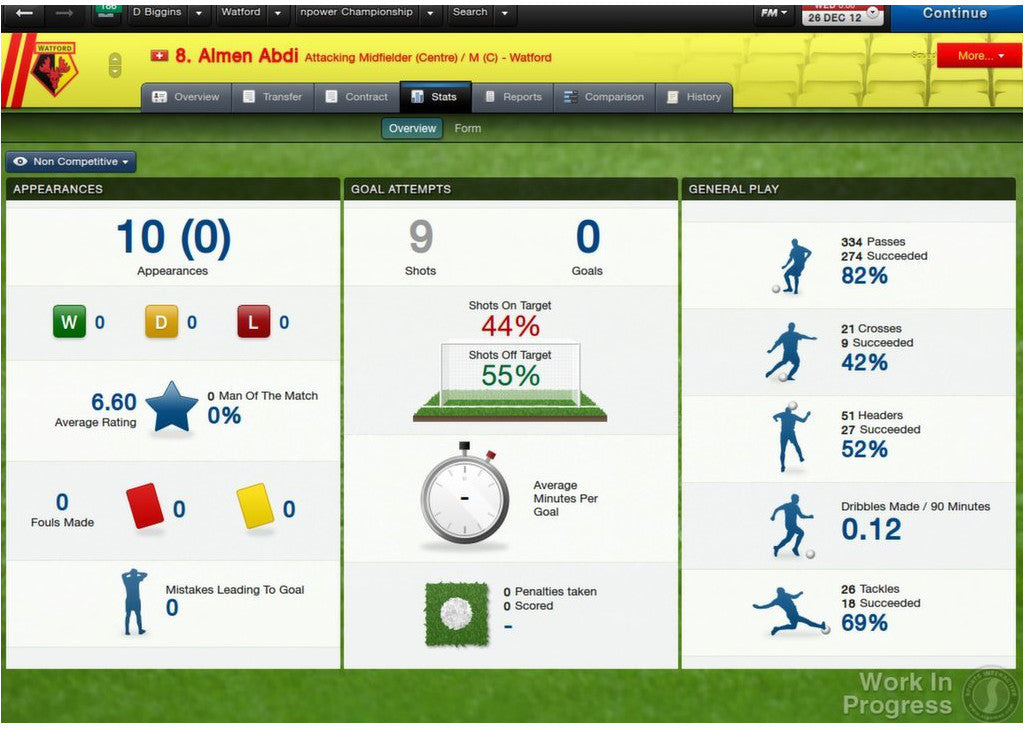The width and height of the screenshot is (1024, 729).
Task: Open the Watford club menu
Action: coord(251,13)
